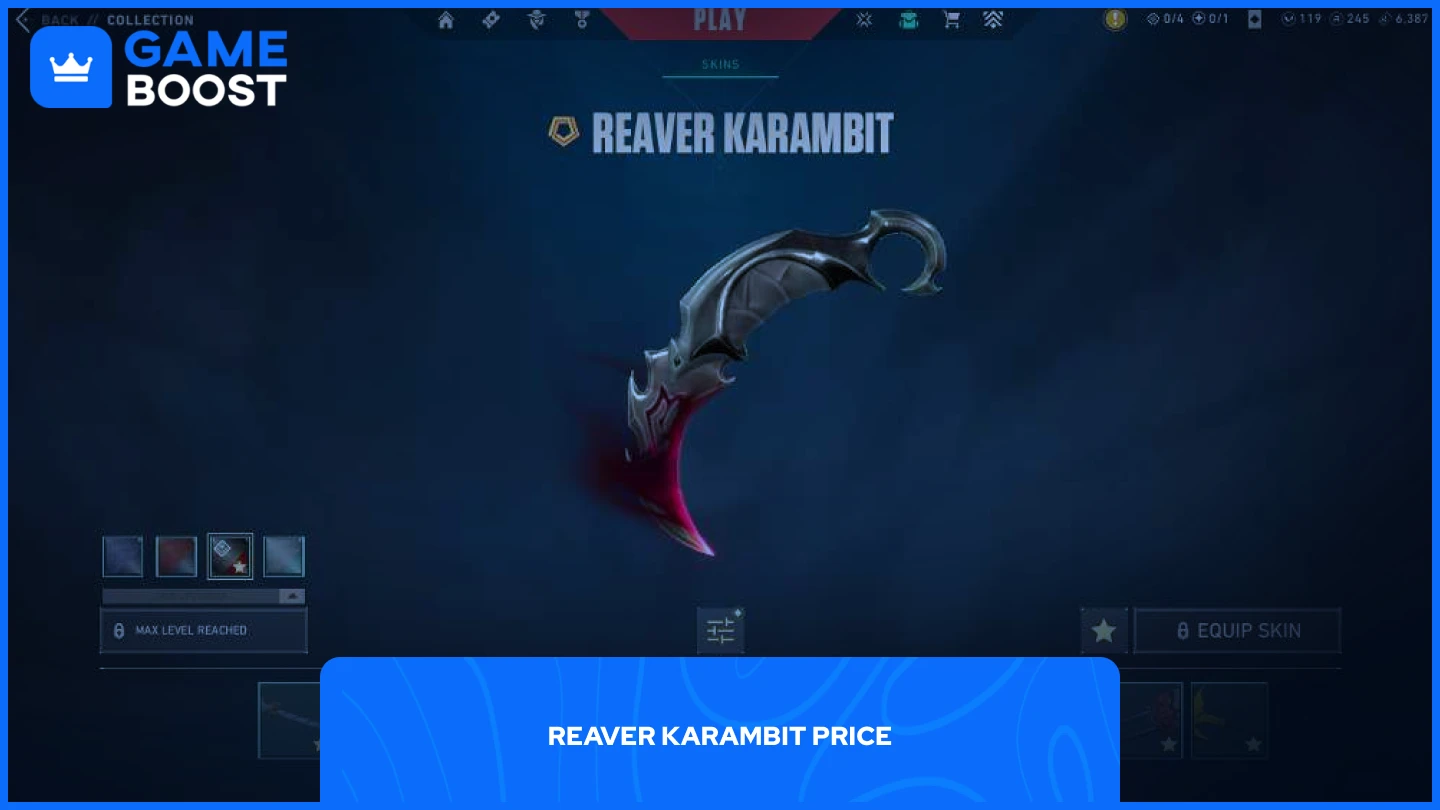Favorite the skin with the star toggle
The image size is (1440, 810).
(x=1104, y=630)
